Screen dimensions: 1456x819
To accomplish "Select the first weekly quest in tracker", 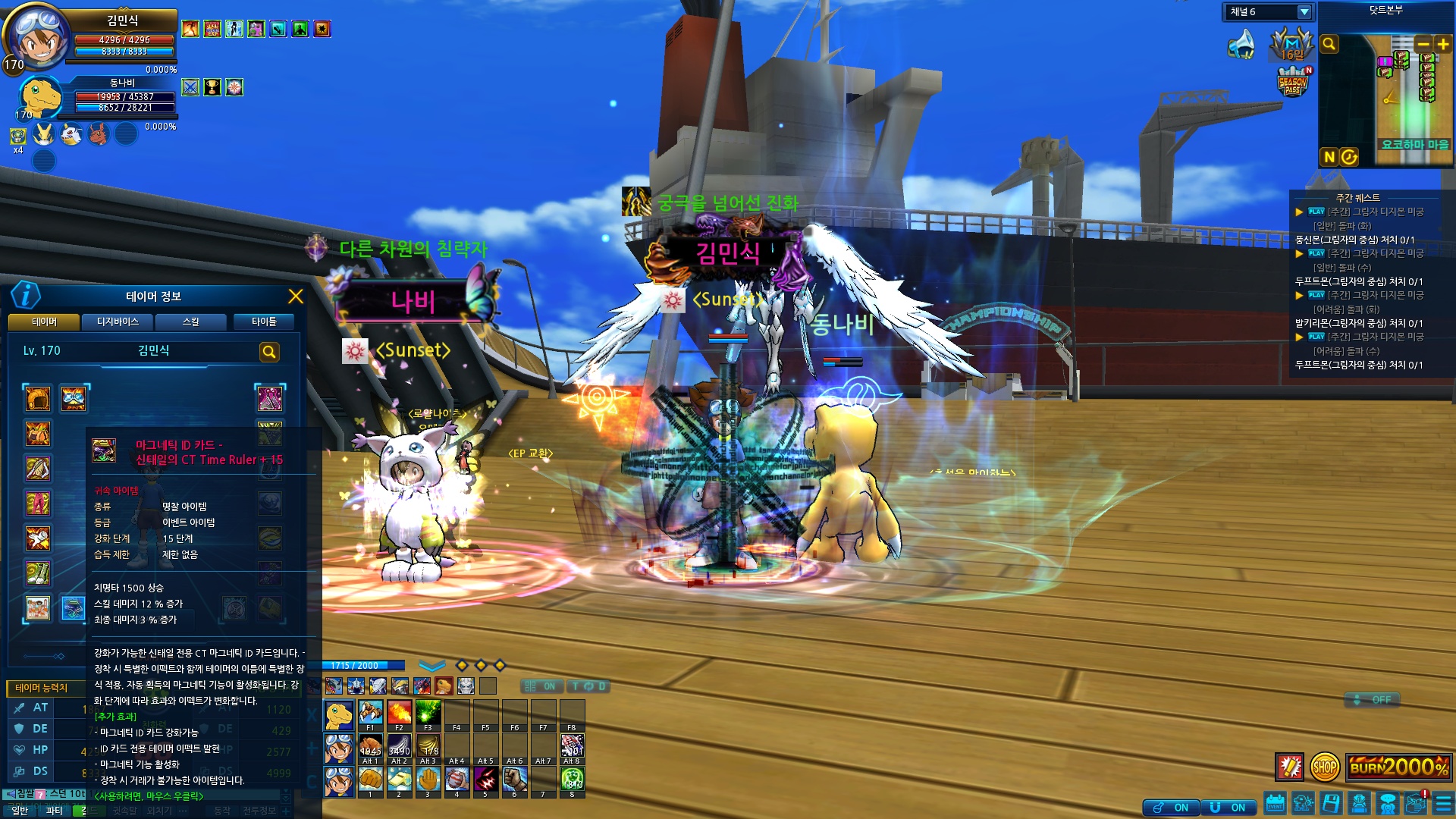I will tap(1365, 212).
